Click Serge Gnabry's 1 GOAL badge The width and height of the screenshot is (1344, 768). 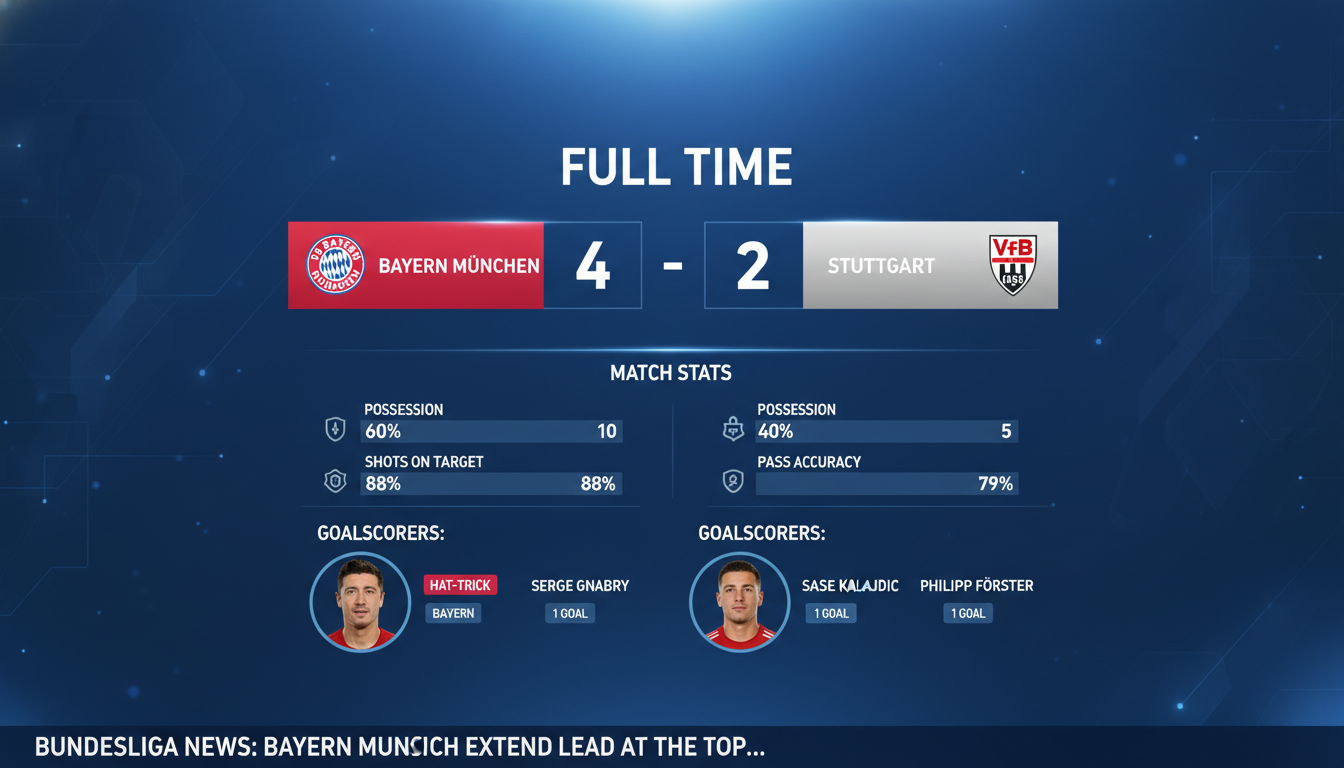tap(569, 612)
